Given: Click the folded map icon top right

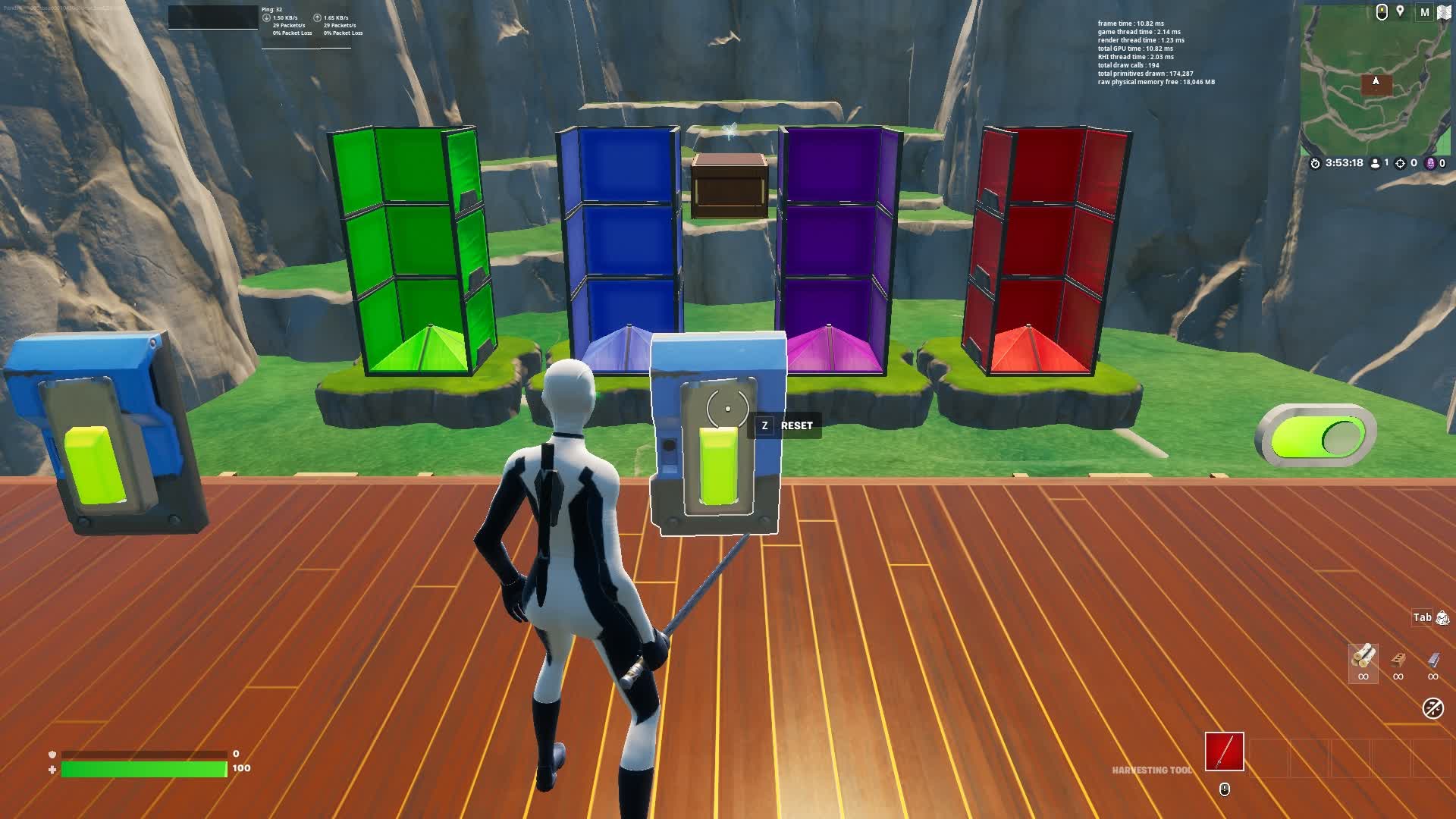Looking at the screenshot, I should (1444, 13).
